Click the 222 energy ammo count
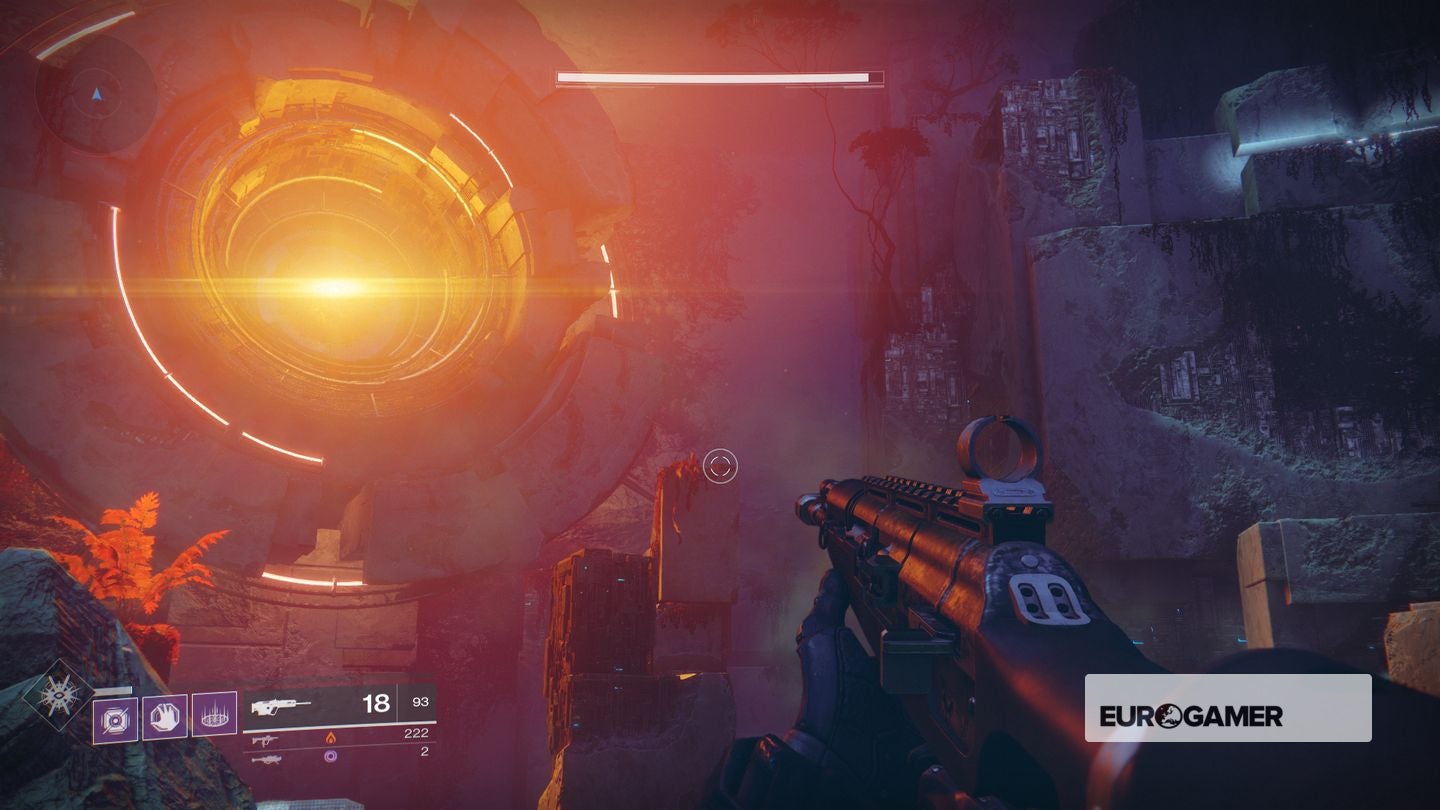The width and height of the screenshot is (1440, 810). point(417,733)
